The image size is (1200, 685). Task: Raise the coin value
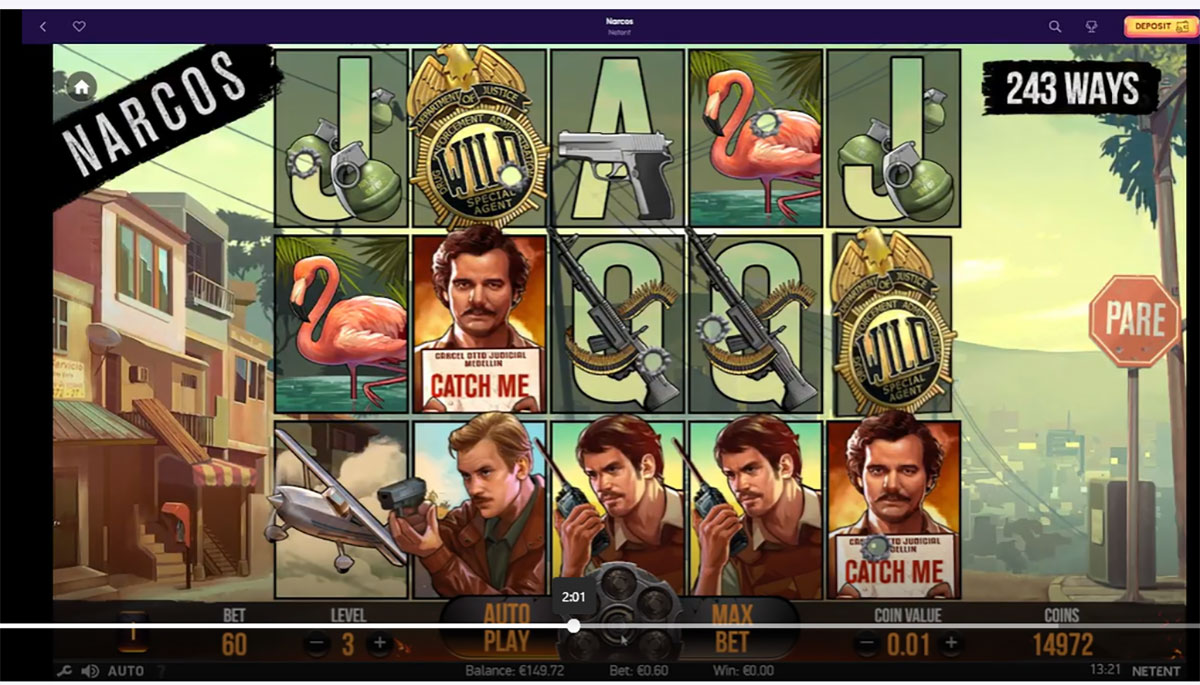(x=951, y=642)
